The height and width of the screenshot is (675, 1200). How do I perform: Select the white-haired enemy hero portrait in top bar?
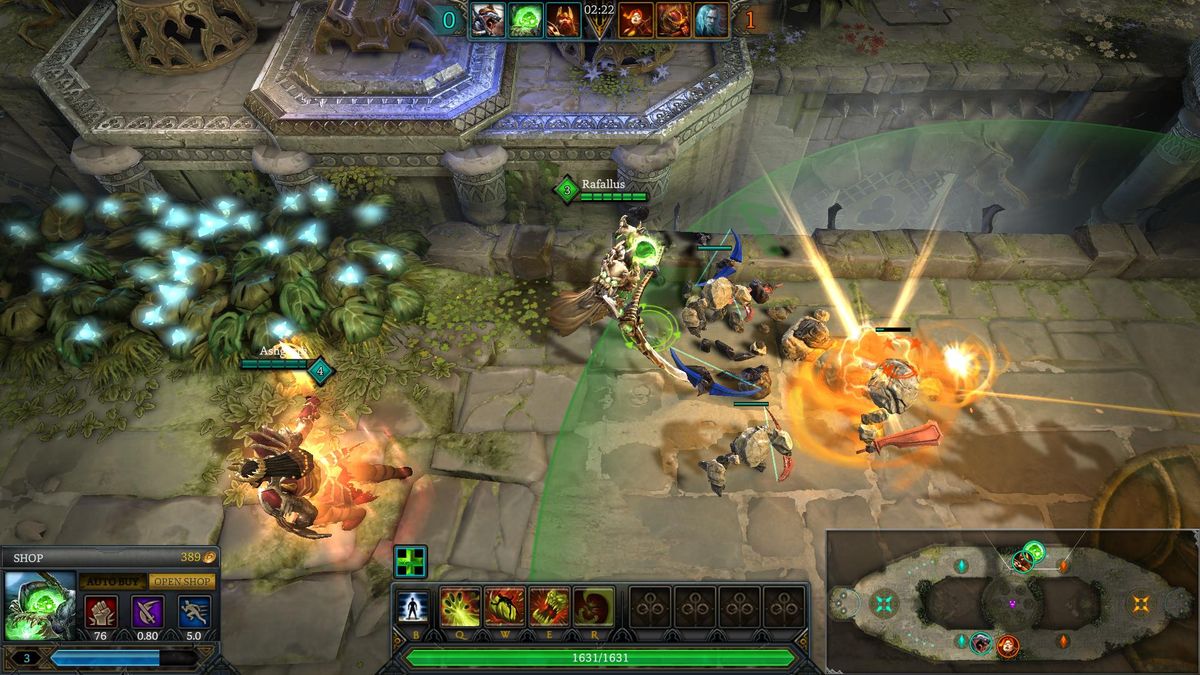711,20
